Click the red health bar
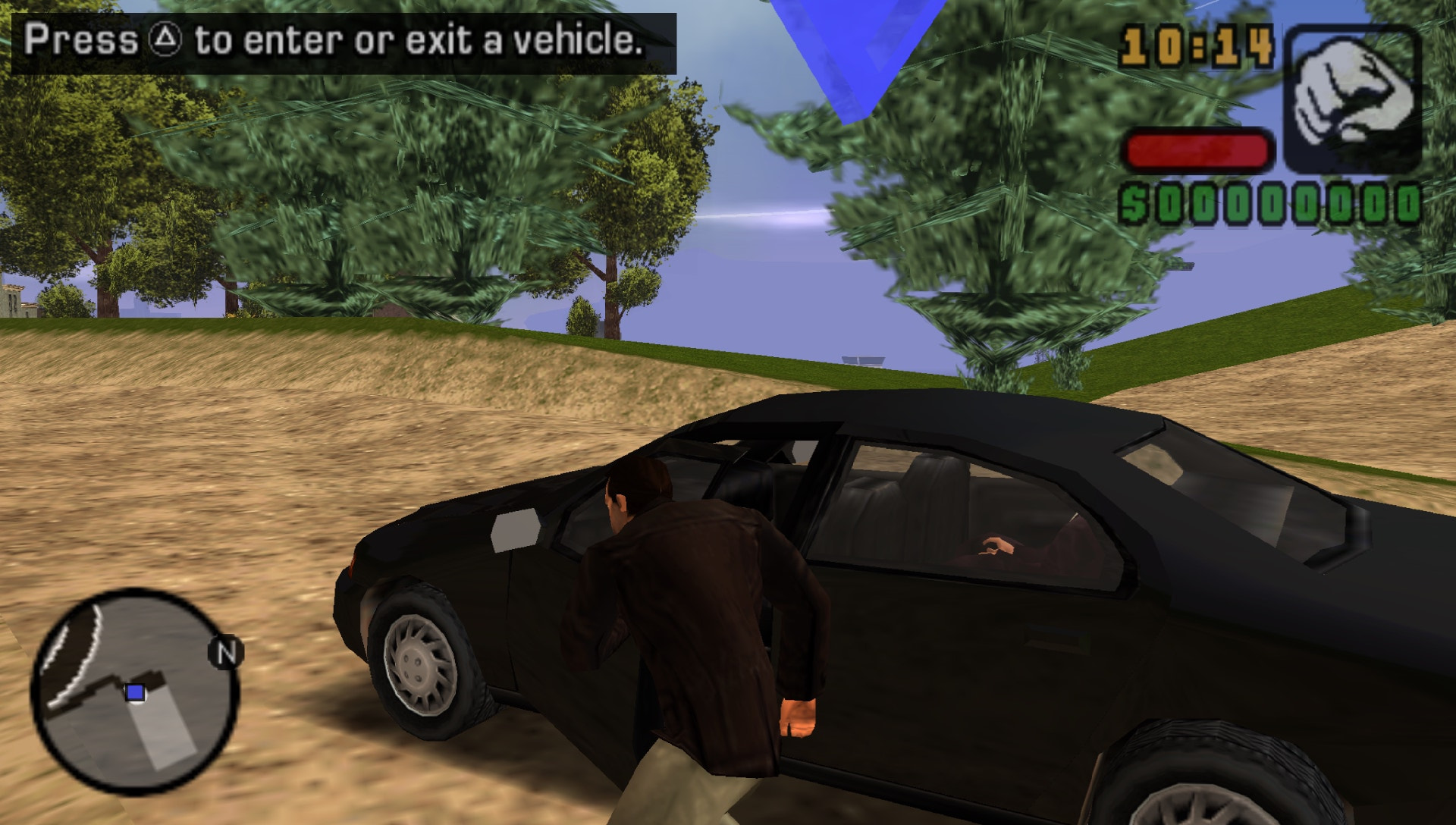 (1198, 150)
